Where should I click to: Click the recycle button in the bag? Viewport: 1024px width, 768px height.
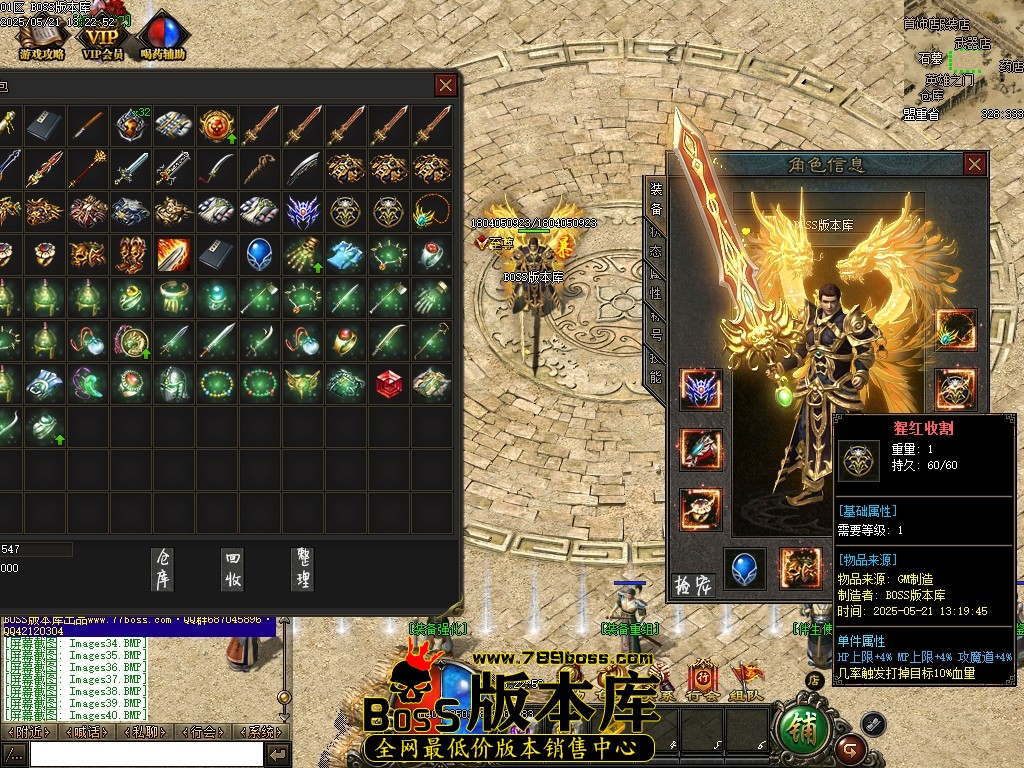(x=233, y=569)
